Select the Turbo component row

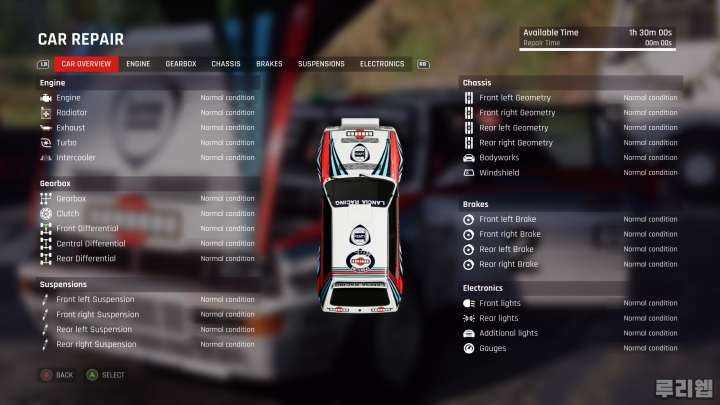pyautogui.click(x=147, y=143)
